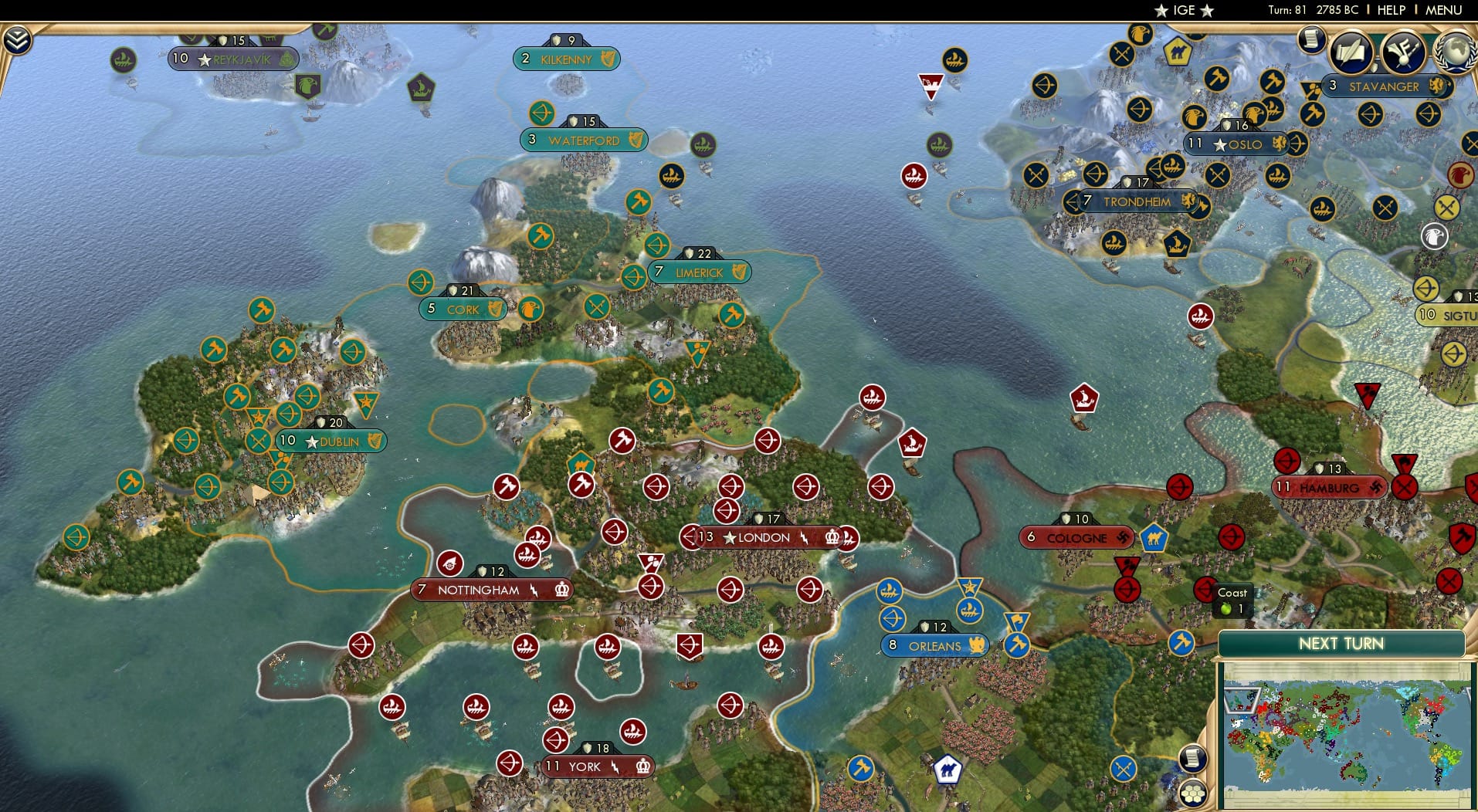Open the notification log scroll above the minimap
Image resolution: width=1478 pixels, height=812 pixels.
pos(1195,758)
